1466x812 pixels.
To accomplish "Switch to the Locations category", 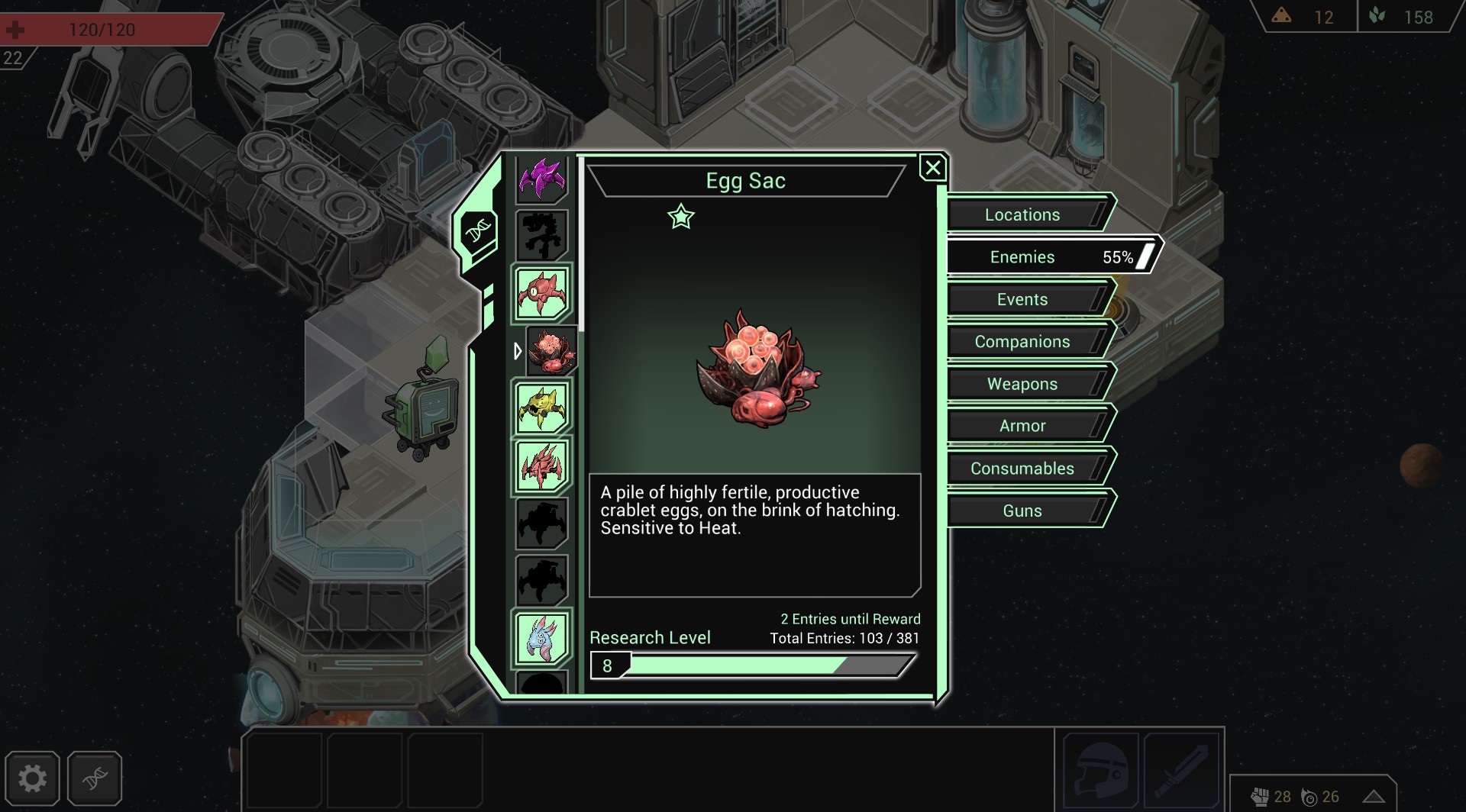I will pos(1022,214).
